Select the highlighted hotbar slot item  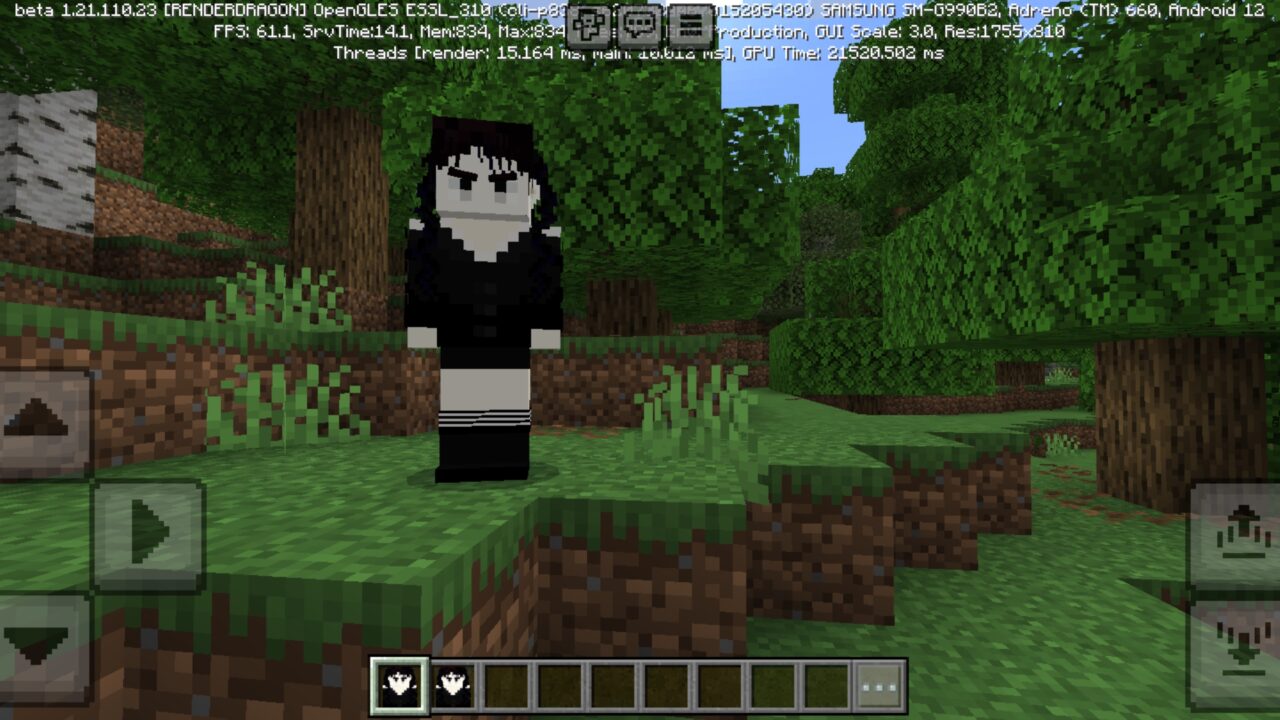pos(400,686)
